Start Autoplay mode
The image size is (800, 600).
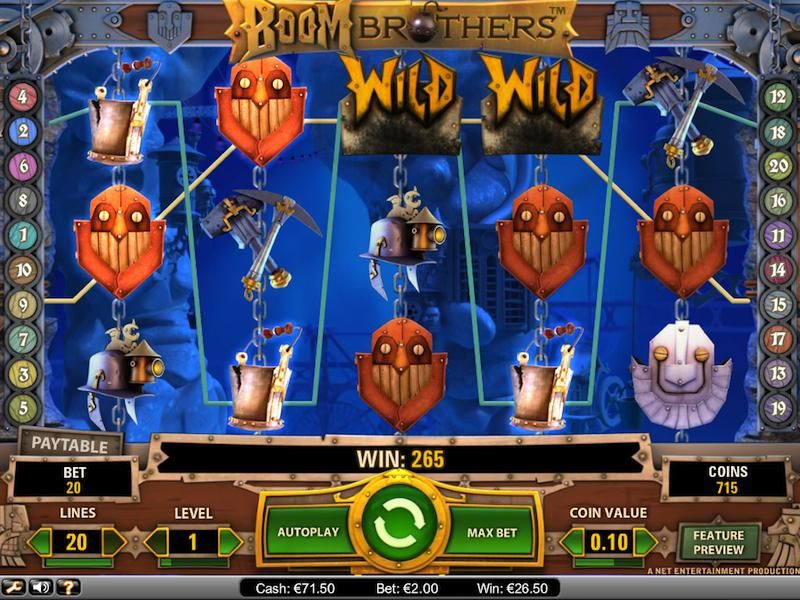click(307, 532)
